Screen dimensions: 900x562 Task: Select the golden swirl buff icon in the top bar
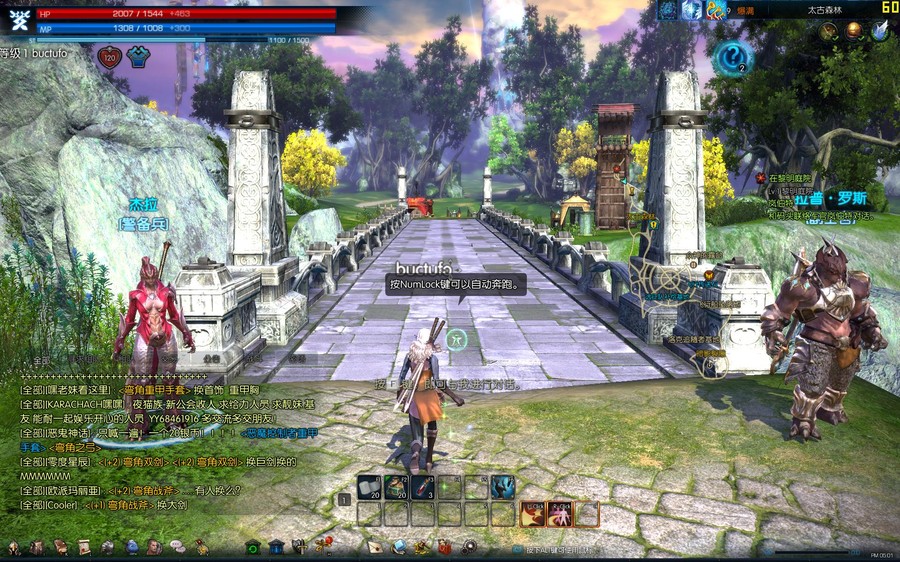[715, 10]
